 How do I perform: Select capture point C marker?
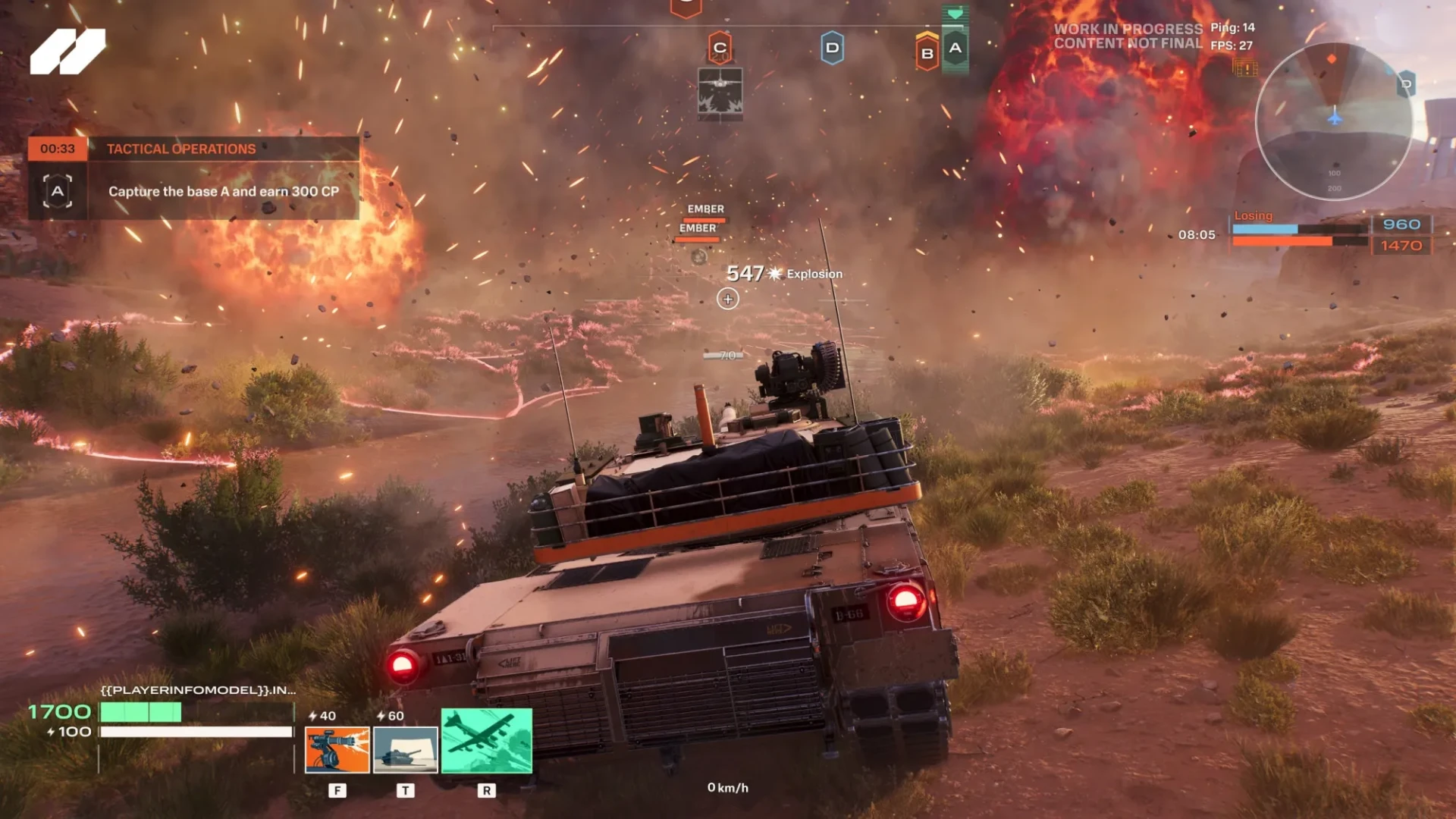point(720,48)
